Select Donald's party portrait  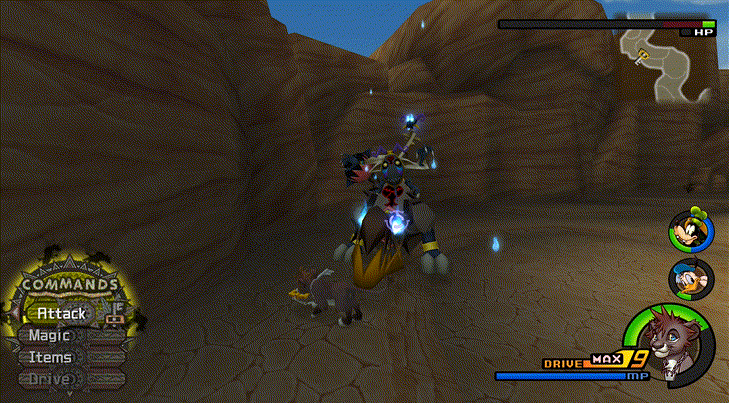(690, 278)
